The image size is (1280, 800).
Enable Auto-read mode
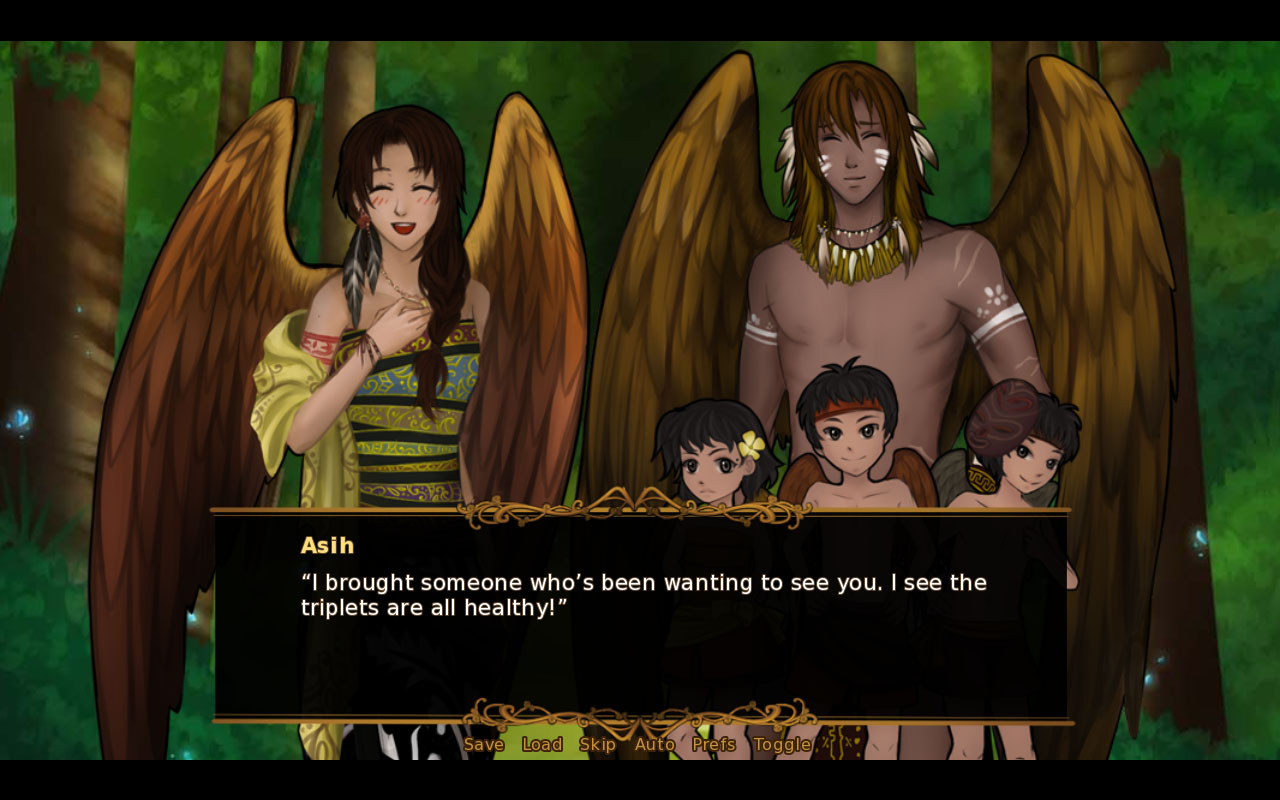[654, 744]
